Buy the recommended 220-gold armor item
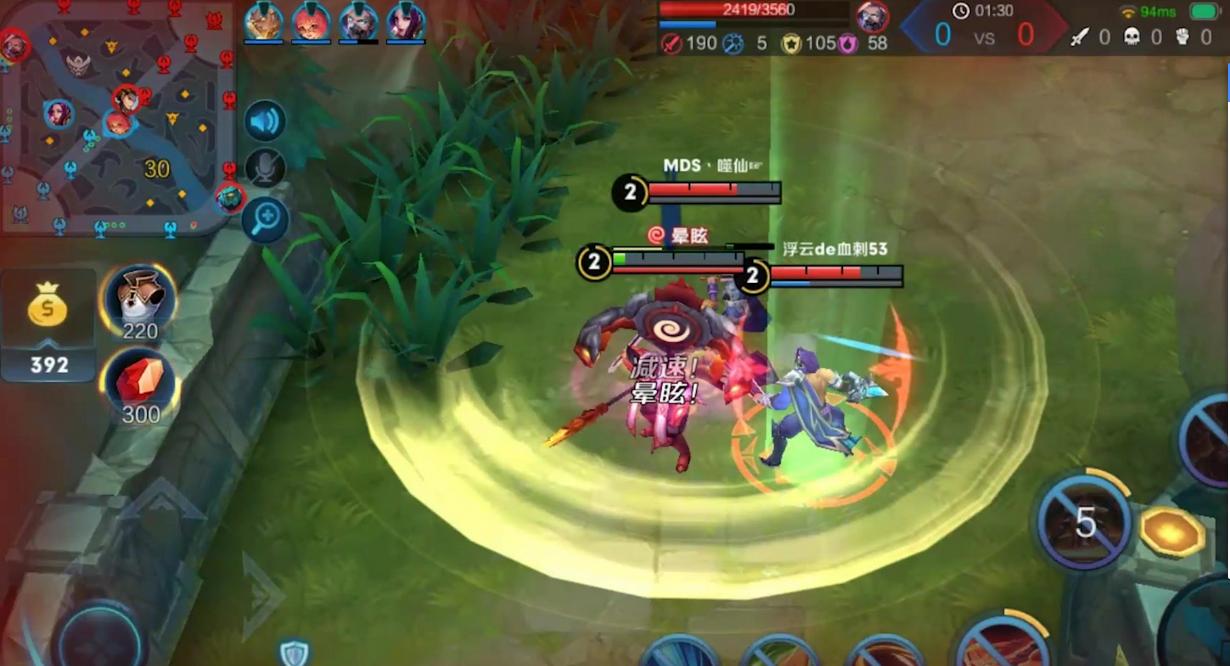The width and height of the screenshot is (1230, 666). click(139, 300)
